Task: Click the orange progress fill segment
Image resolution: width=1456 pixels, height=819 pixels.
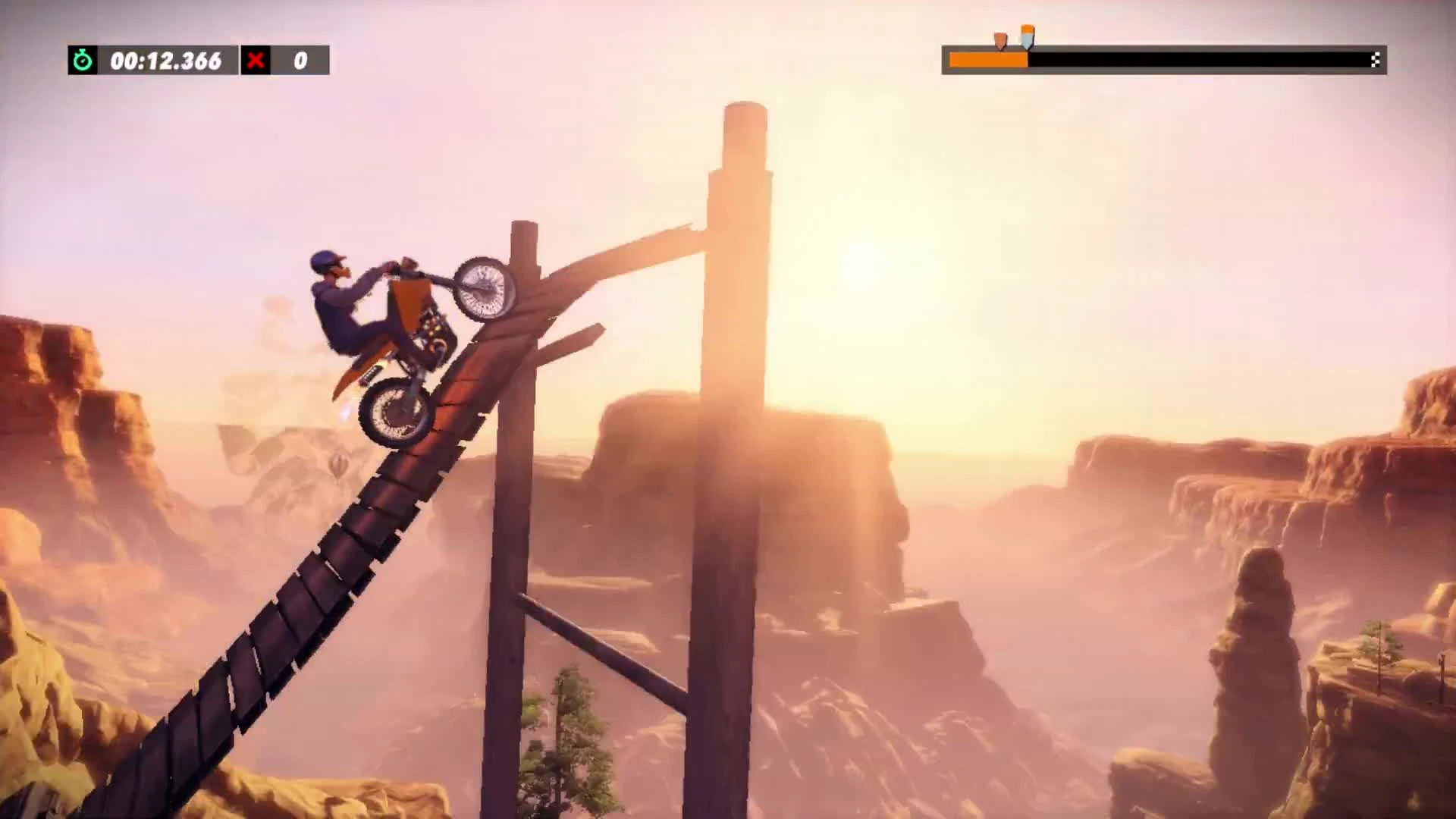Action: click(986, 60)
